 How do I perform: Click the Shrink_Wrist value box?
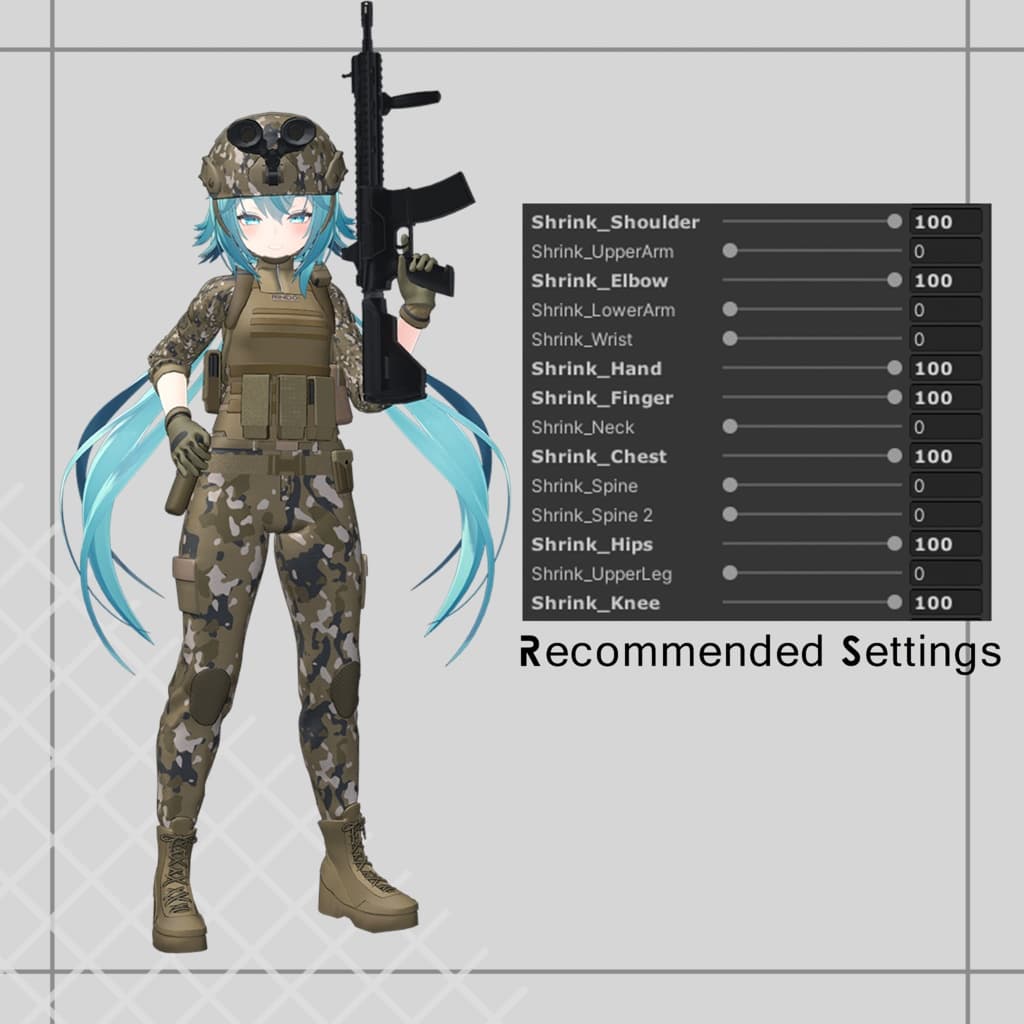(945, 340)
